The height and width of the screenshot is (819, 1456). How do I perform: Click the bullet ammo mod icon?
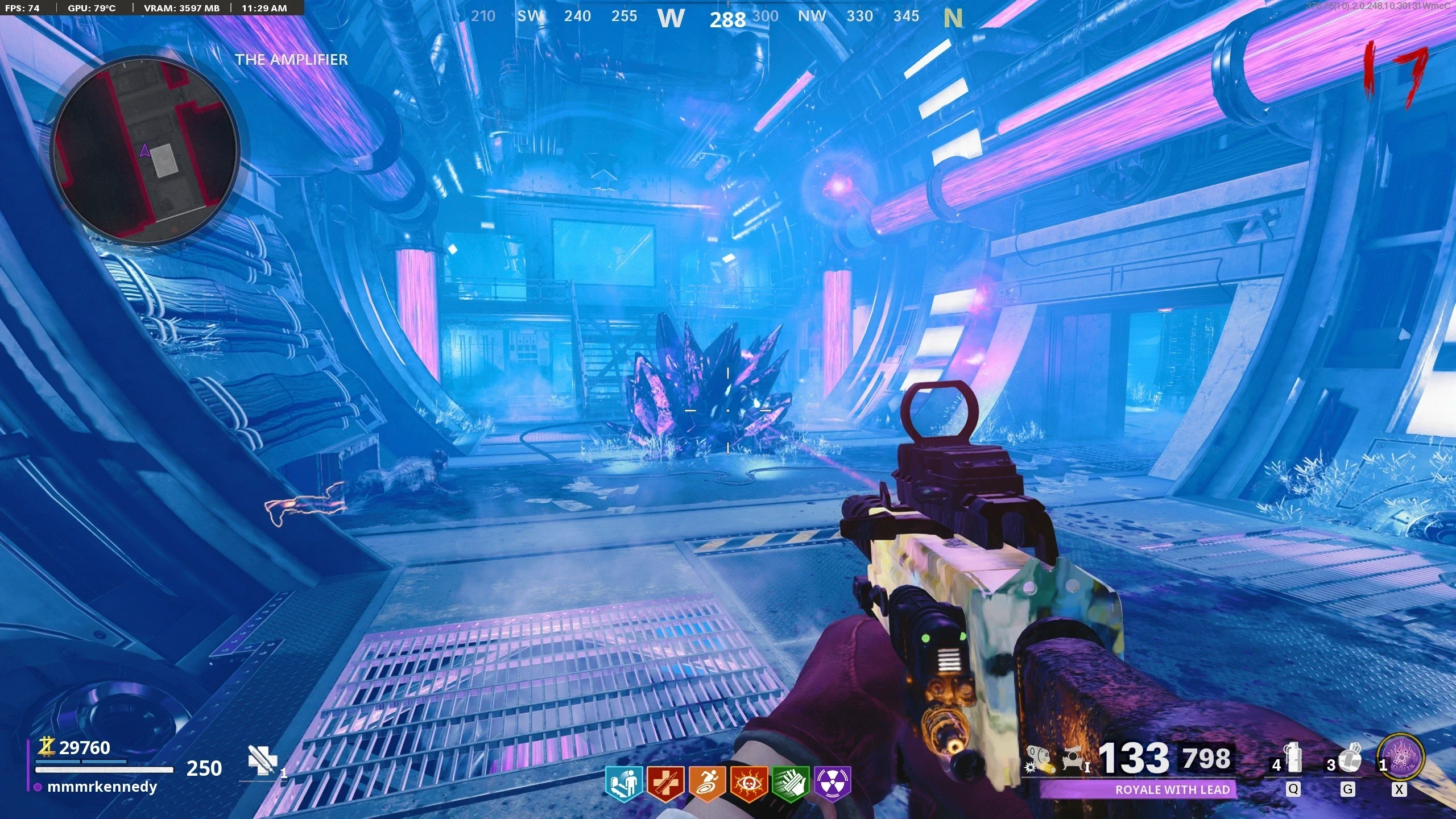tap(1039, 760)
